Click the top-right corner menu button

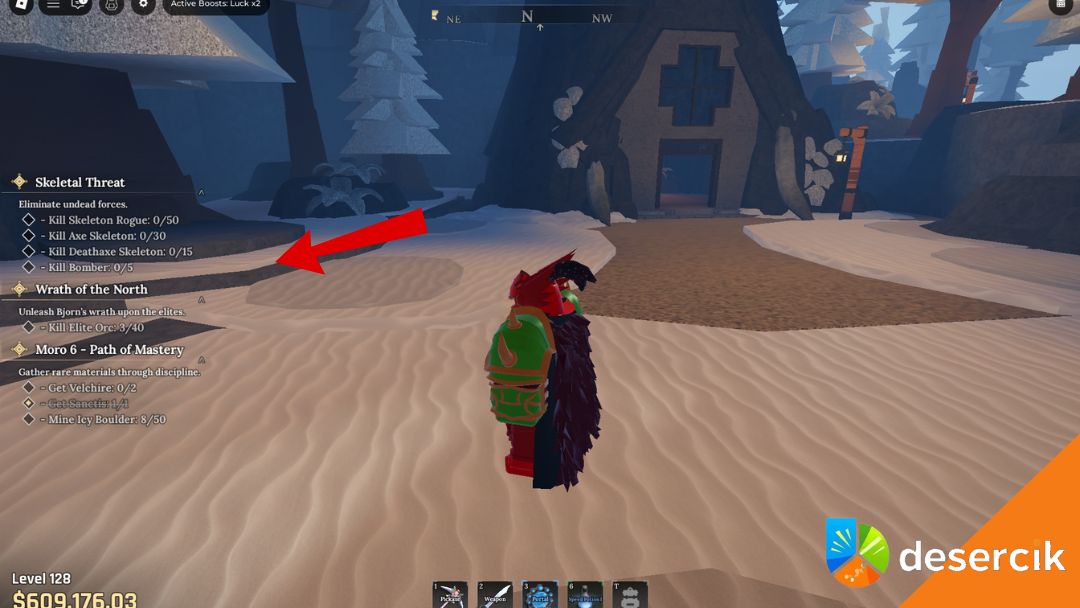[1061, 4]
